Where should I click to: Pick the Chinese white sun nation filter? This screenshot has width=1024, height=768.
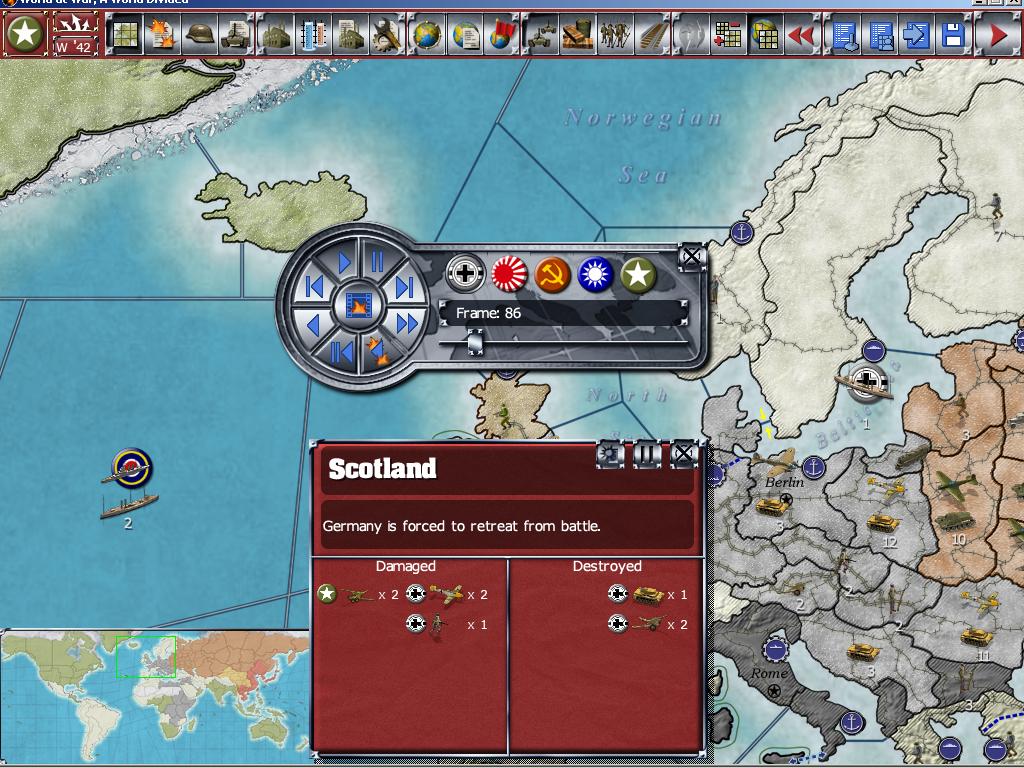click(x=596, y=273)
